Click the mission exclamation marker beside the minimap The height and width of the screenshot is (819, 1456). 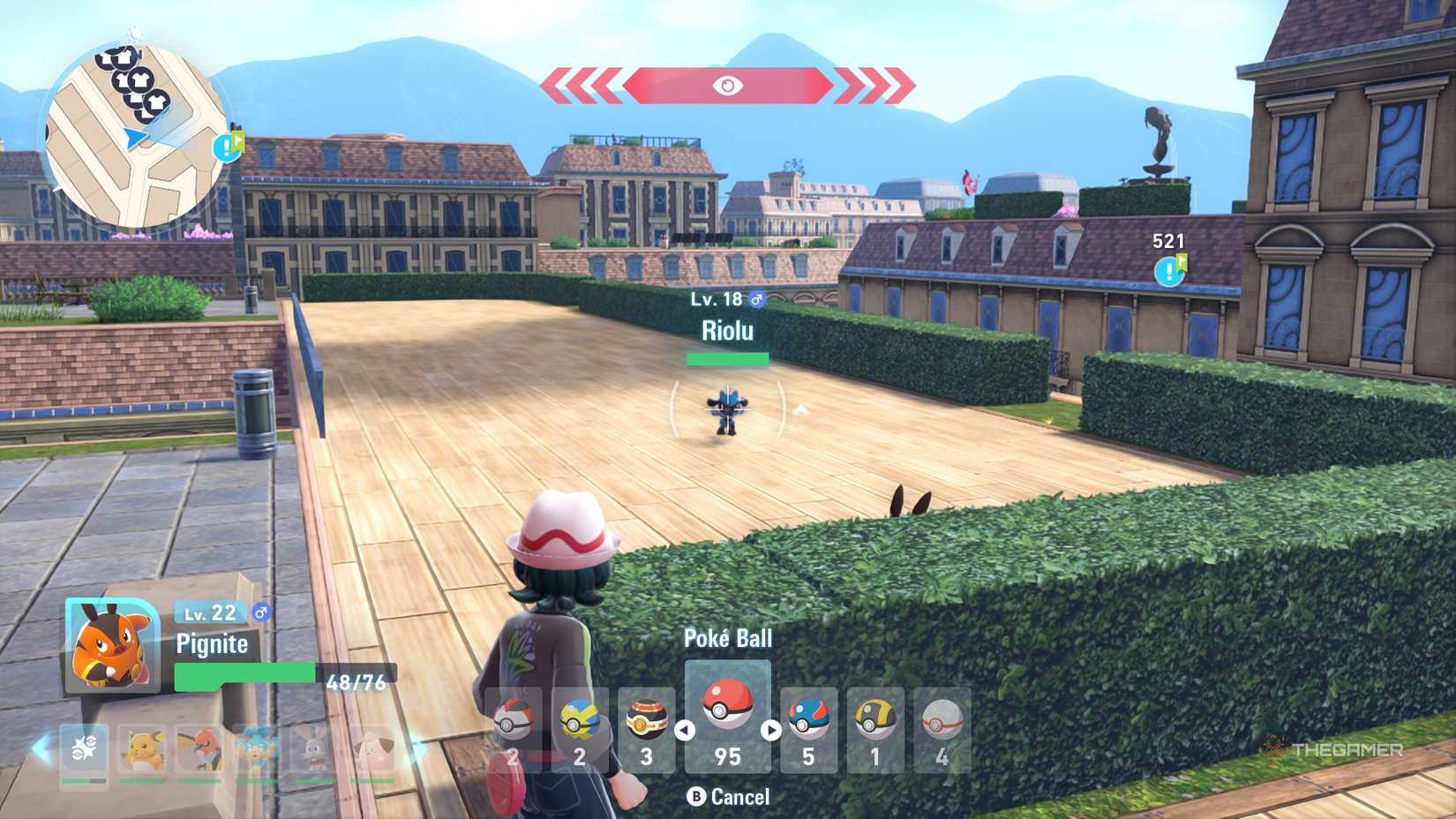pyautogui.click(x=228, y=148)
